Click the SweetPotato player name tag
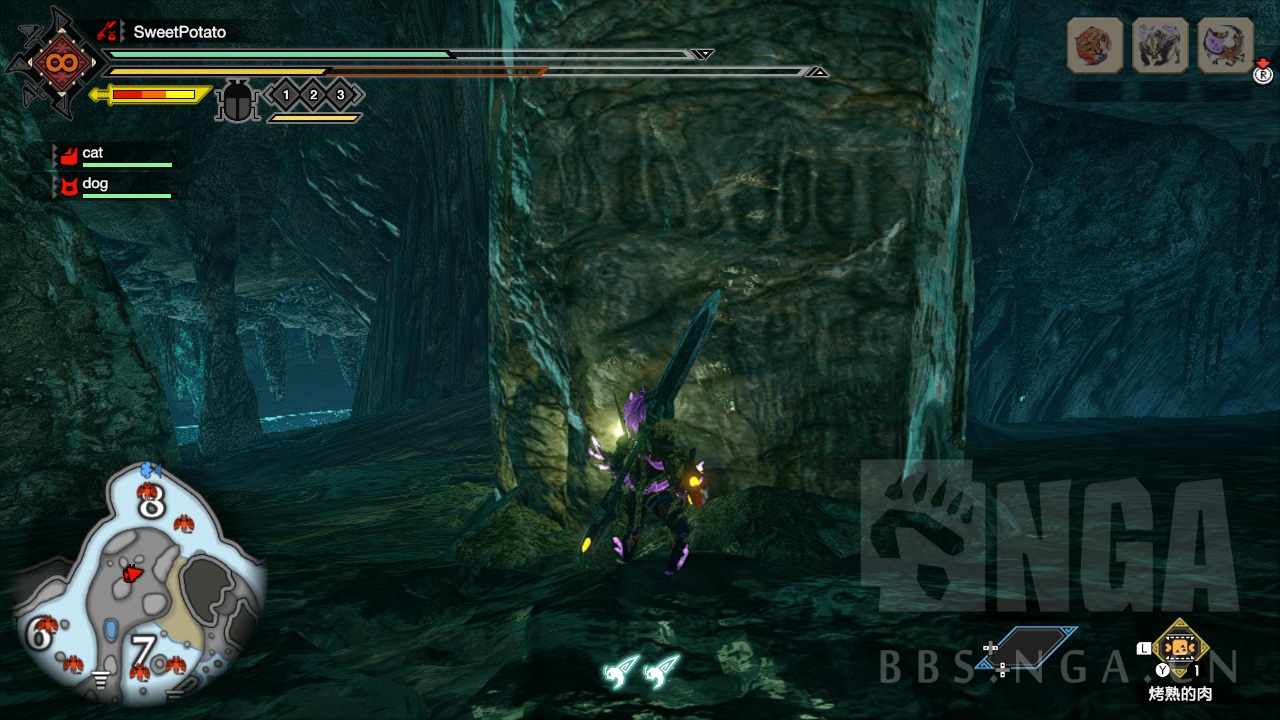The height and width of the screenshot is (720, 1280). [179, 32]
